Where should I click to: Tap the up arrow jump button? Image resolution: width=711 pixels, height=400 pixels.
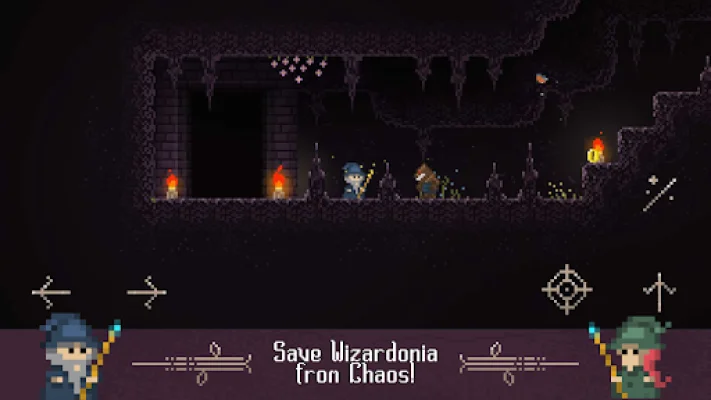(x=659, y=291)
